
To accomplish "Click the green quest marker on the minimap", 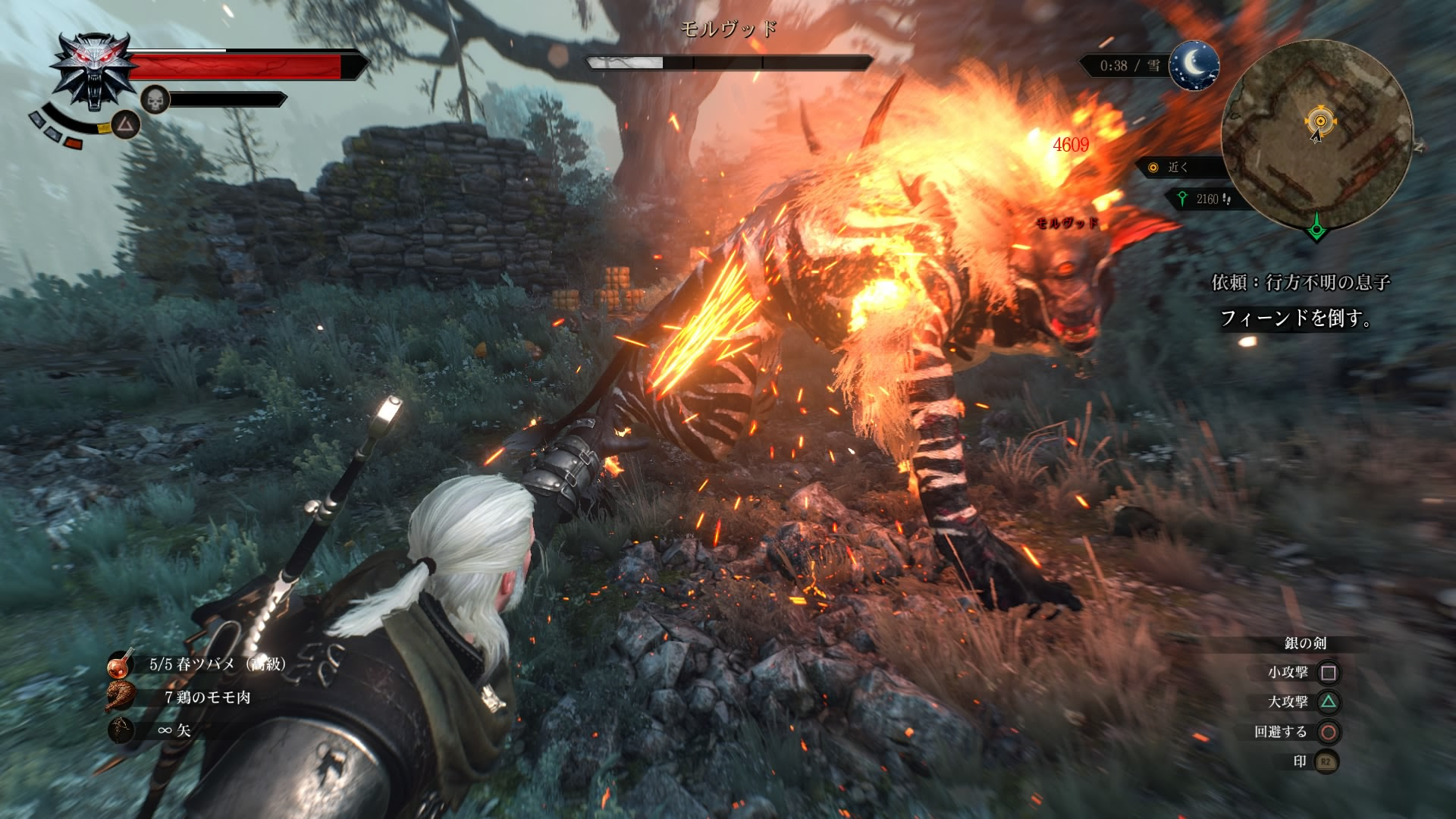I will pyautogui.click(x=1316, y=227).
